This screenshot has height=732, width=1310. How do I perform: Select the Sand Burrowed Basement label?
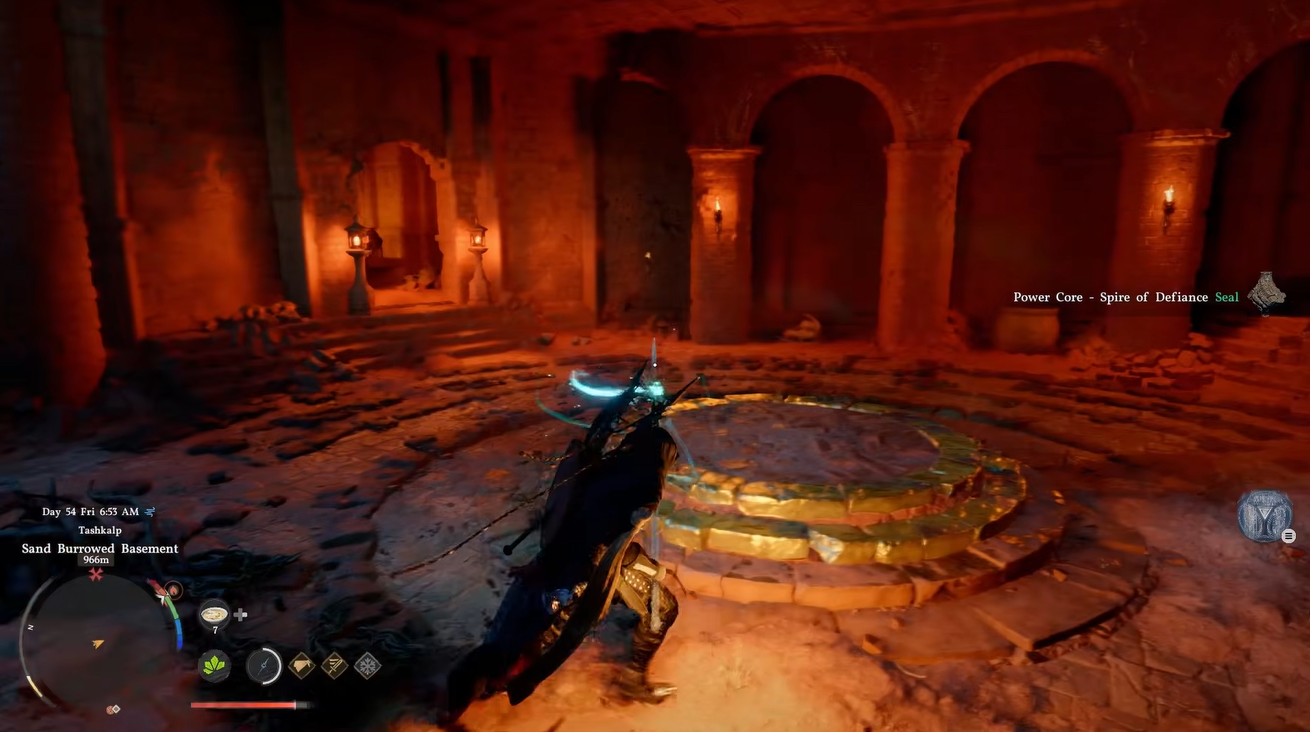pos(100,548)
